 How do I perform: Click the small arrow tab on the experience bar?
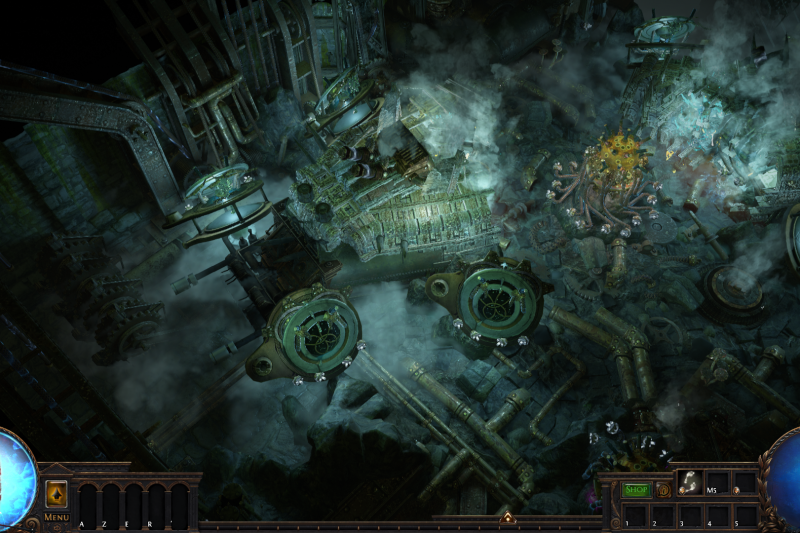[x=508, y=518]
